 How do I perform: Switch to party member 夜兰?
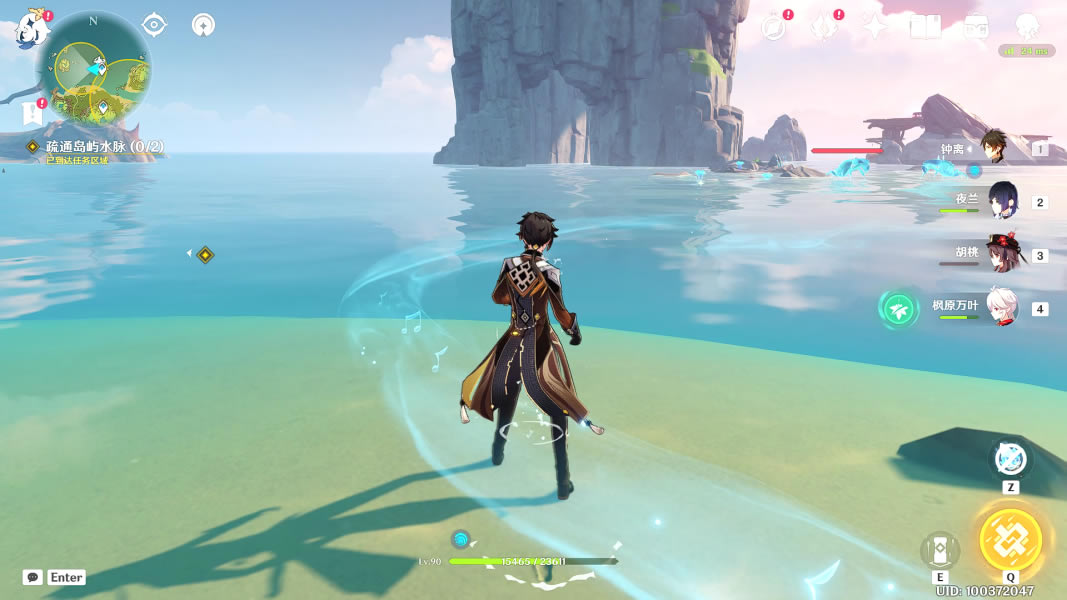tap(1003, 200)
